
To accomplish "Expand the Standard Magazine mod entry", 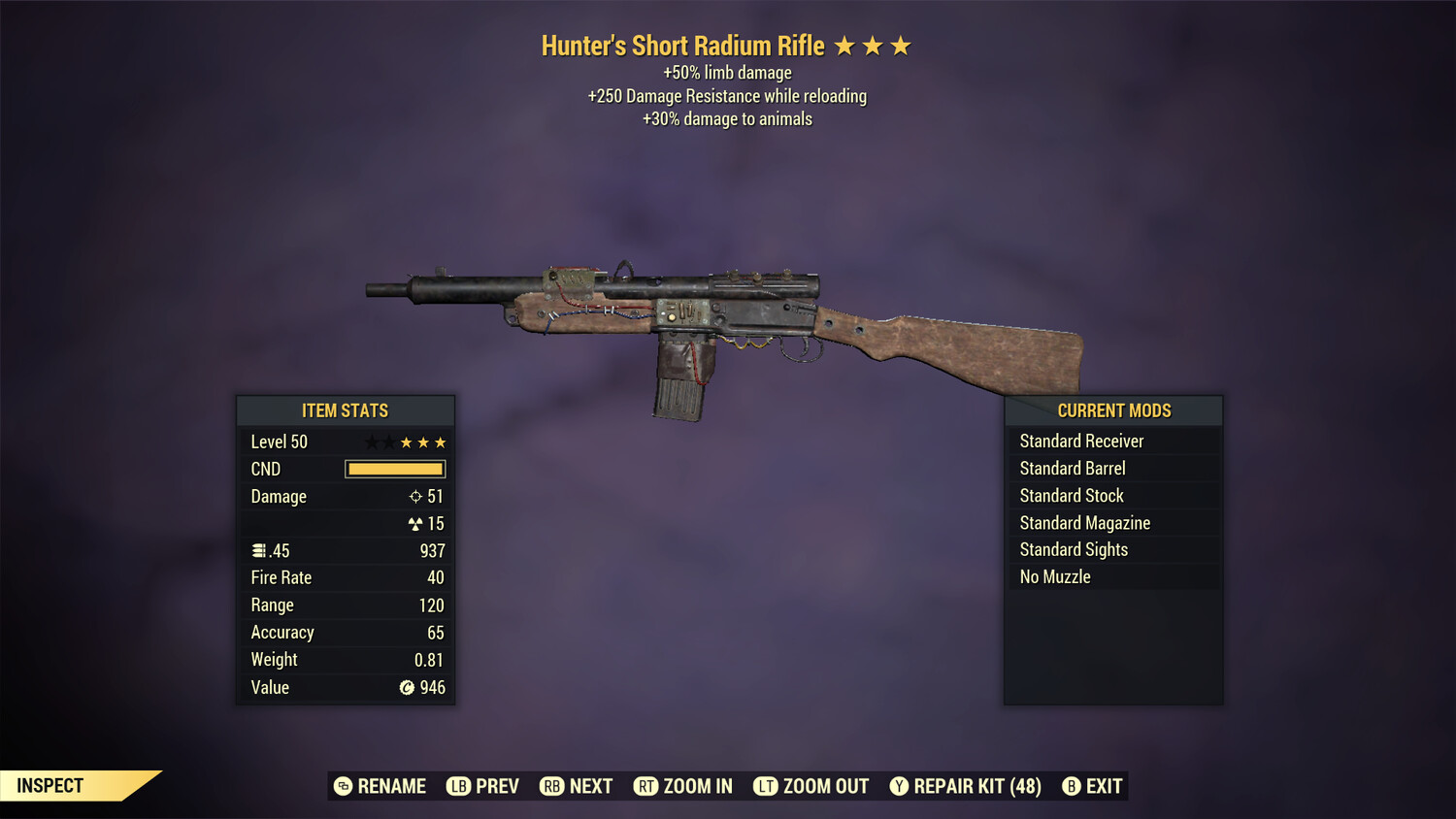I will [1113, 522].
